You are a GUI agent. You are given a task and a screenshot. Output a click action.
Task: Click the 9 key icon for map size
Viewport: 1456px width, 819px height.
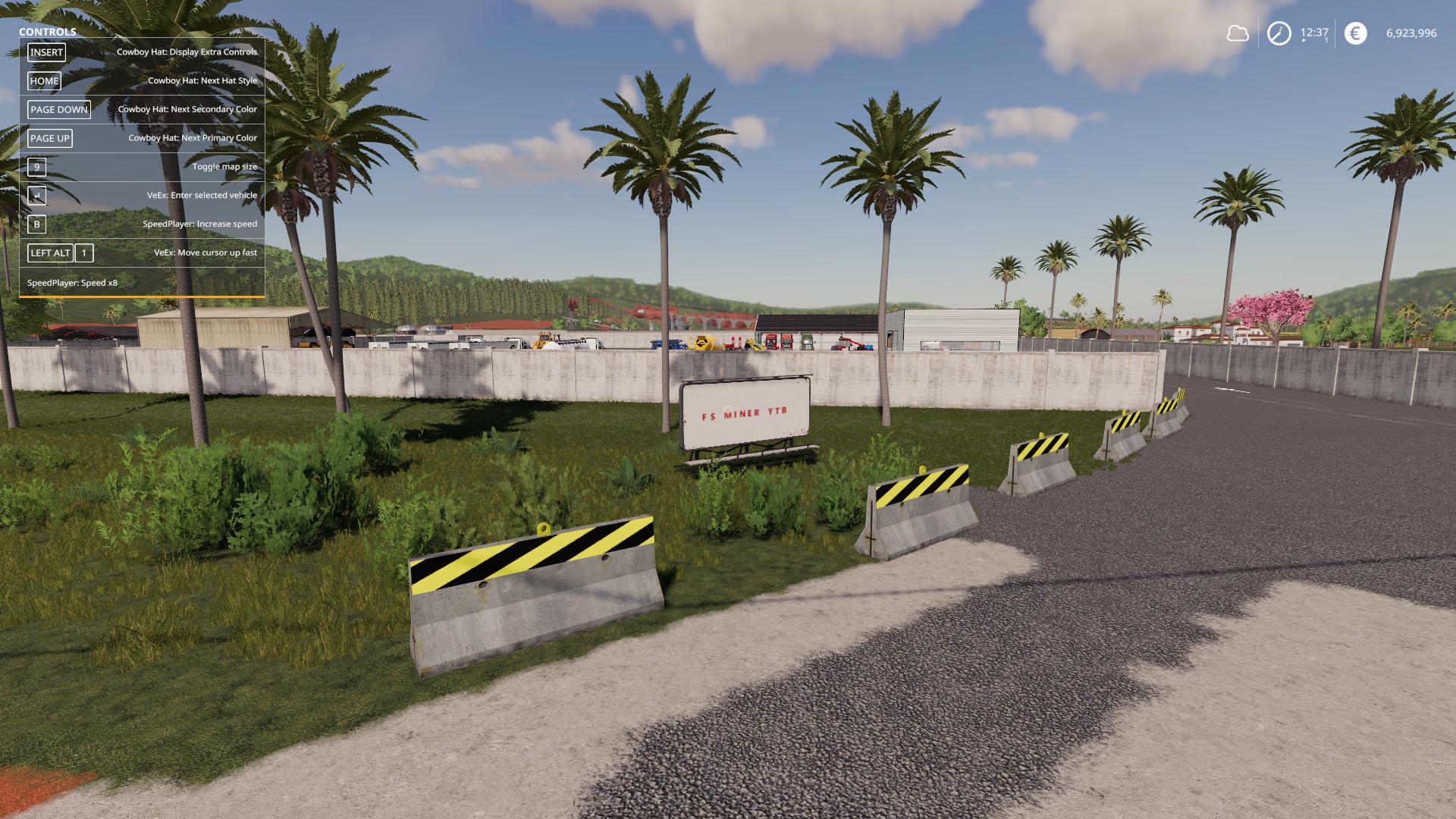tap(36, 166)
